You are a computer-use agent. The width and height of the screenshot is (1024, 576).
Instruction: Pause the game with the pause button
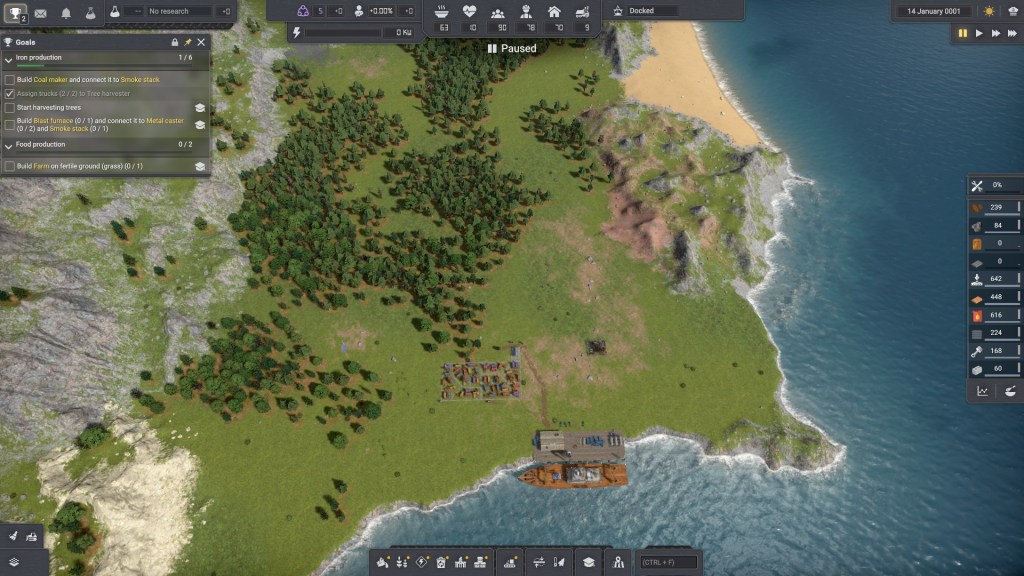click(963, 33)
